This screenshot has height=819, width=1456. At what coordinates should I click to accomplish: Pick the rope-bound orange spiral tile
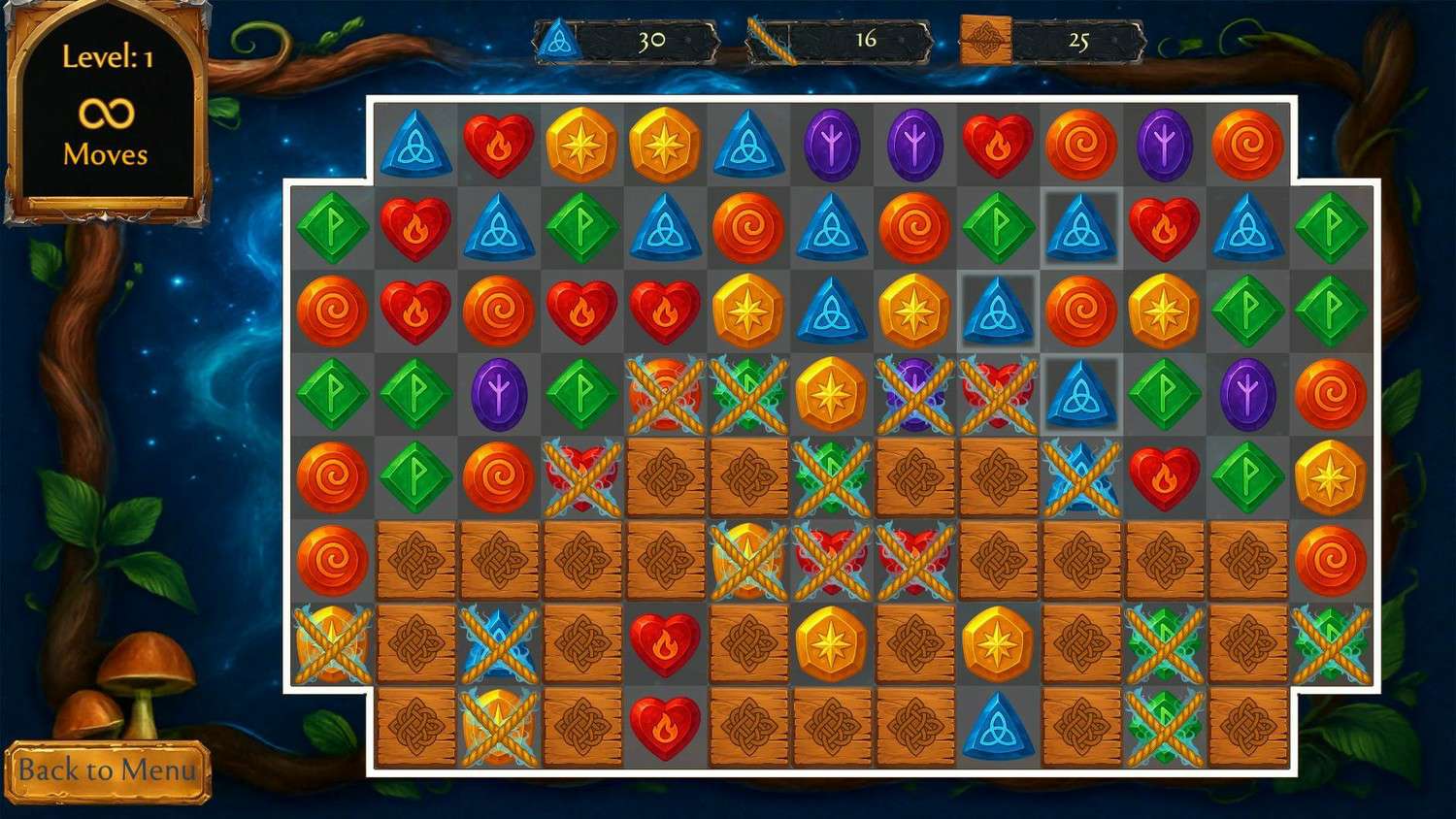(665, 395)
